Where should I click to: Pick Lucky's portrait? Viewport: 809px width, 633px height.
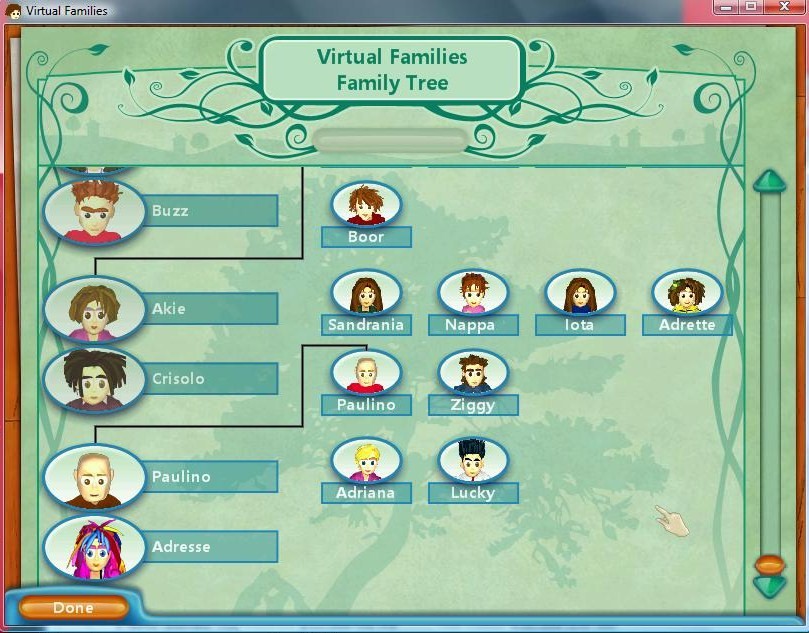[473, 461]
